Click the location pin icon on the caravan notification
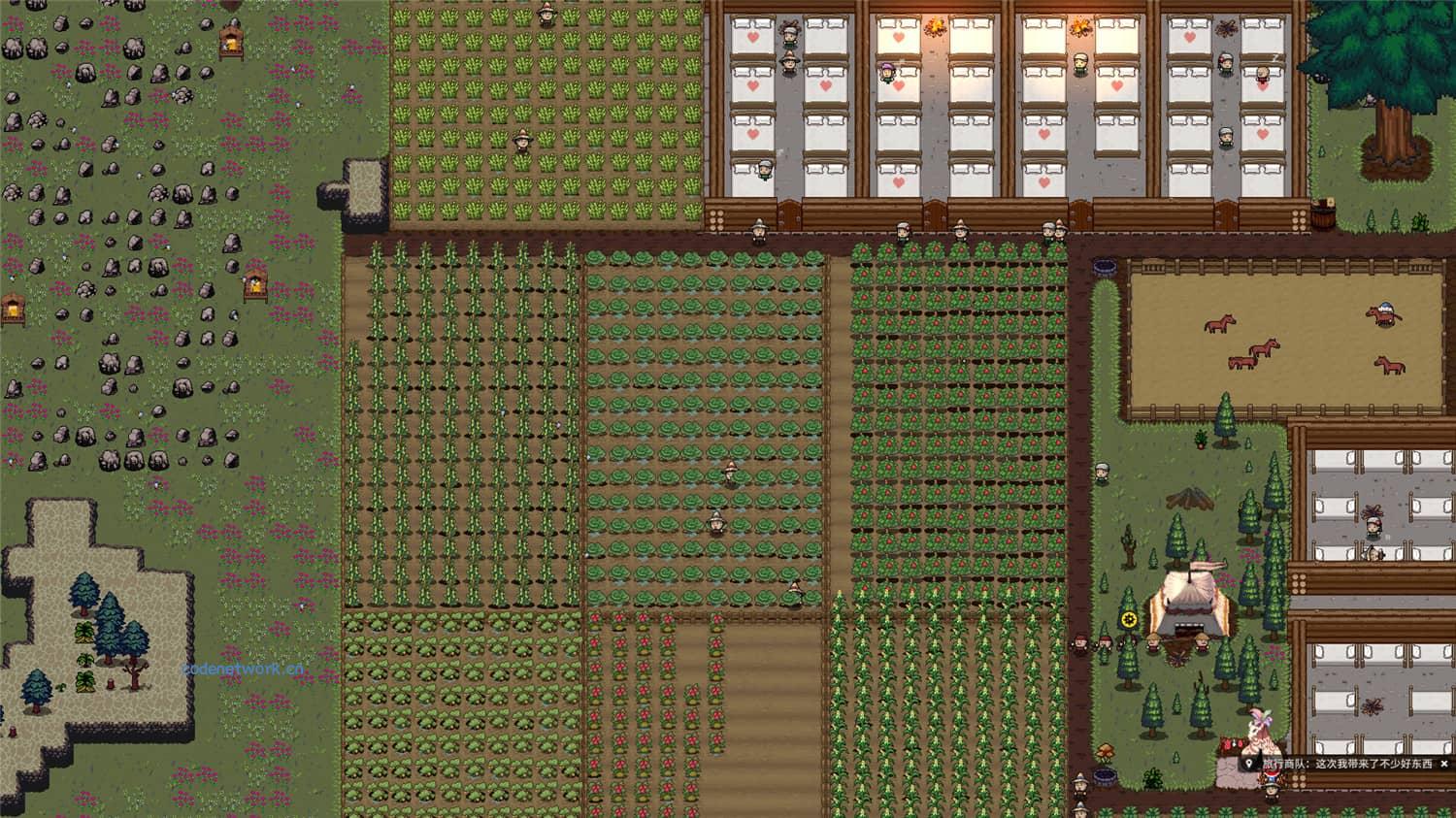Screen dimensions: 1456x818 (x=1249, y=763)
